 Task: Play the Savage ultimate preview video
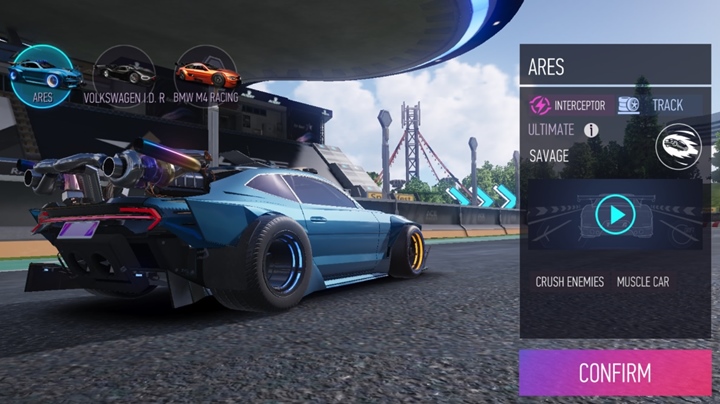pos(615,214)
